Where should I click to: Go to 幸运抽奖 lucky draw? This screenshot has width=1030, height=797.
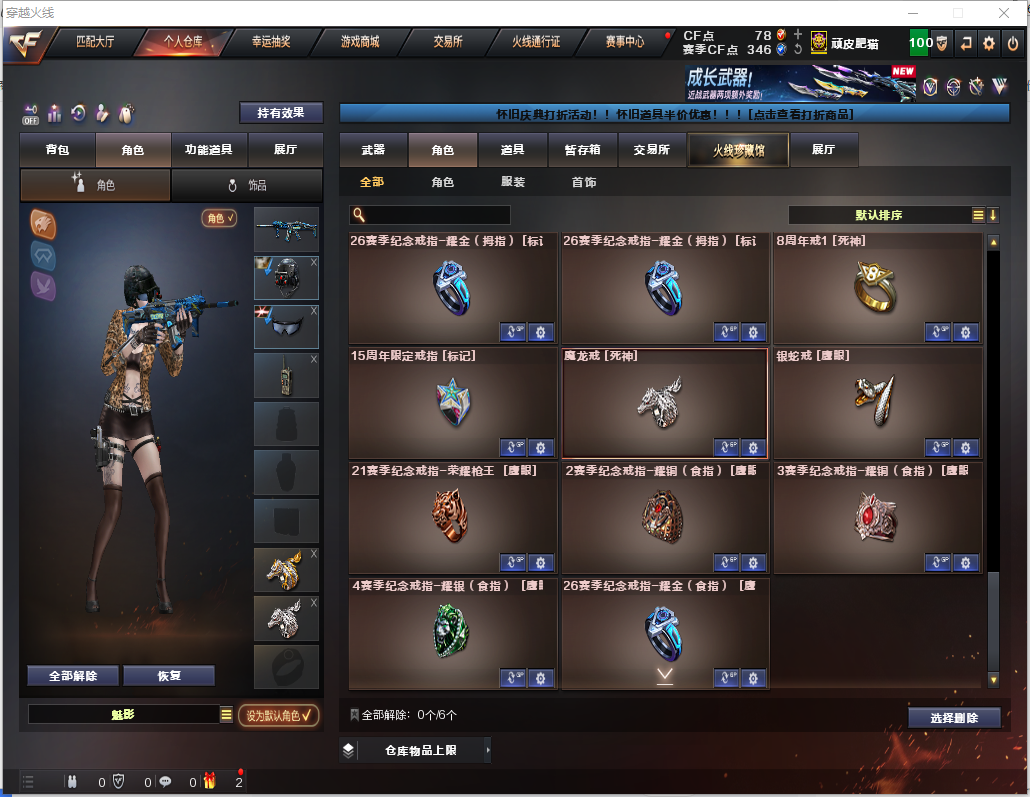[x=271, y=42]
